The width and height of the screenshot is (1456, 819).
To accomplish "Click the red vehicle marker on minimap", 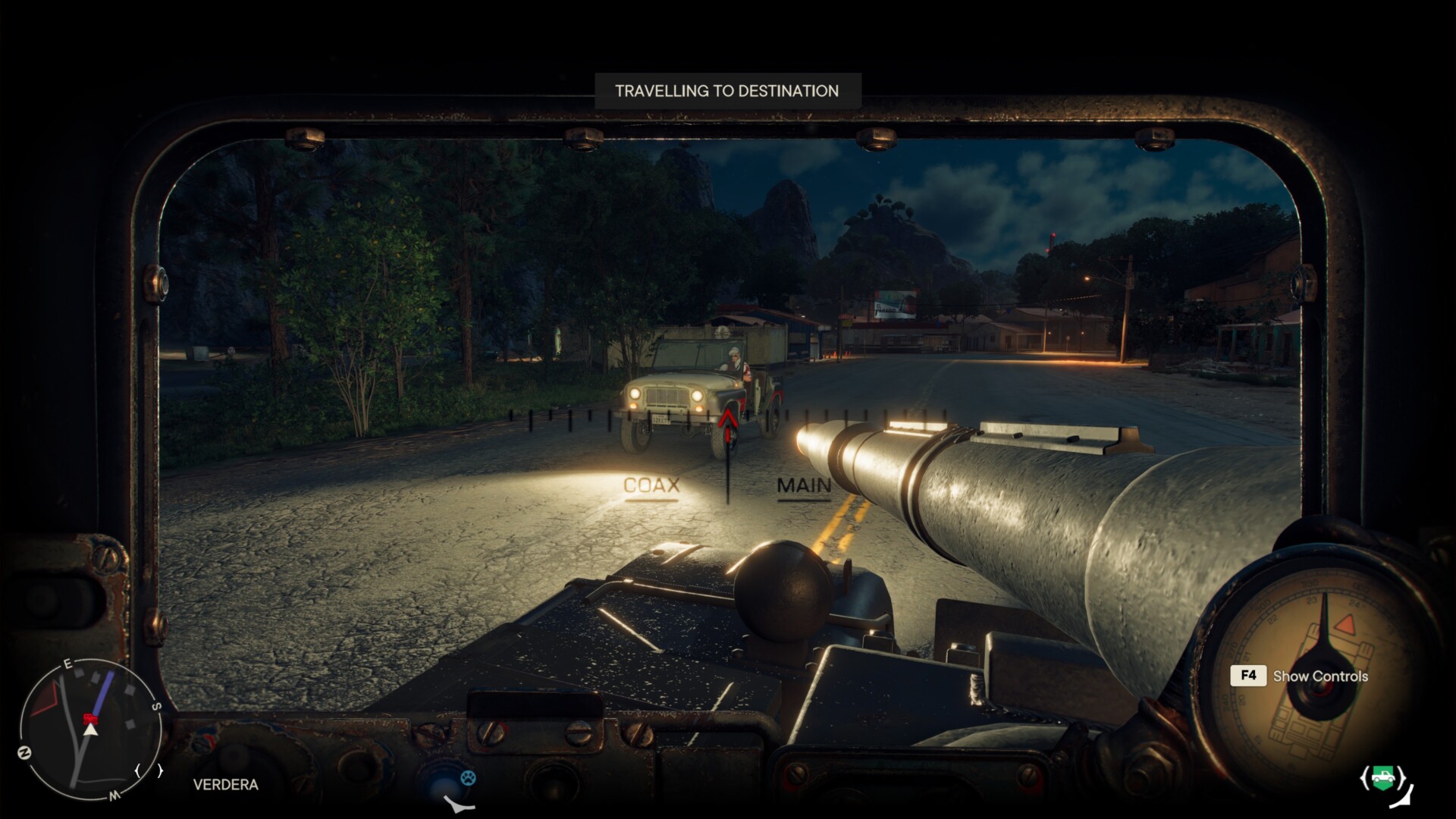I will (x=89, y=717).
